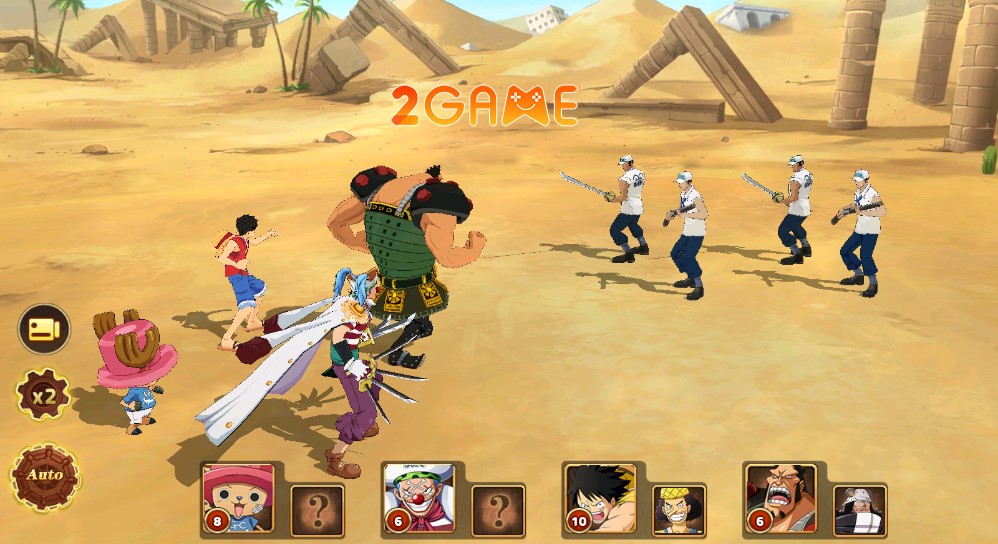Click the question mark slot beside Buggy
This screenshot has height=544, width=998.
click(x=498, y=510)
